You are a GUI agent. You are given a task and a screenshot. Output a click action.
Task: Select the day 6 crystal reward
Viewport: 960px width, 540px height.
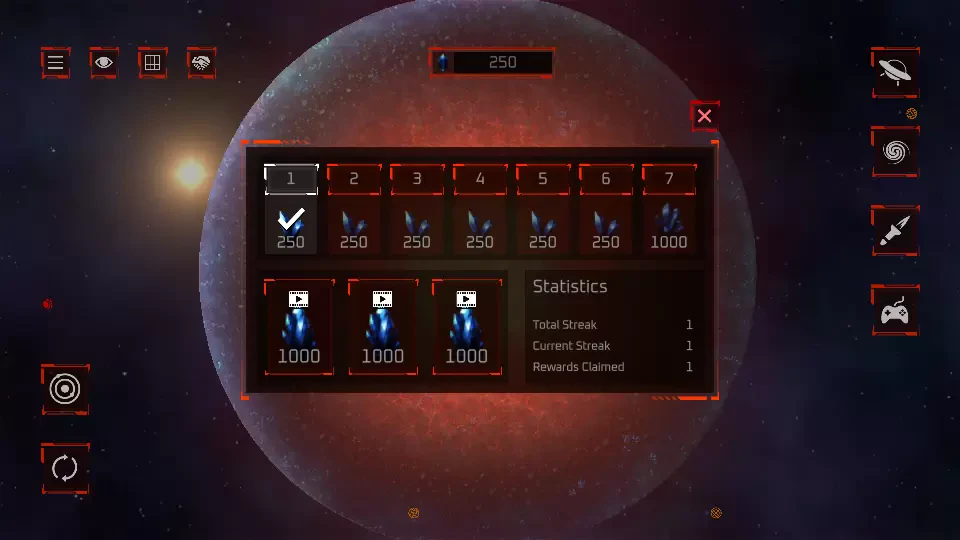(606, 210)
